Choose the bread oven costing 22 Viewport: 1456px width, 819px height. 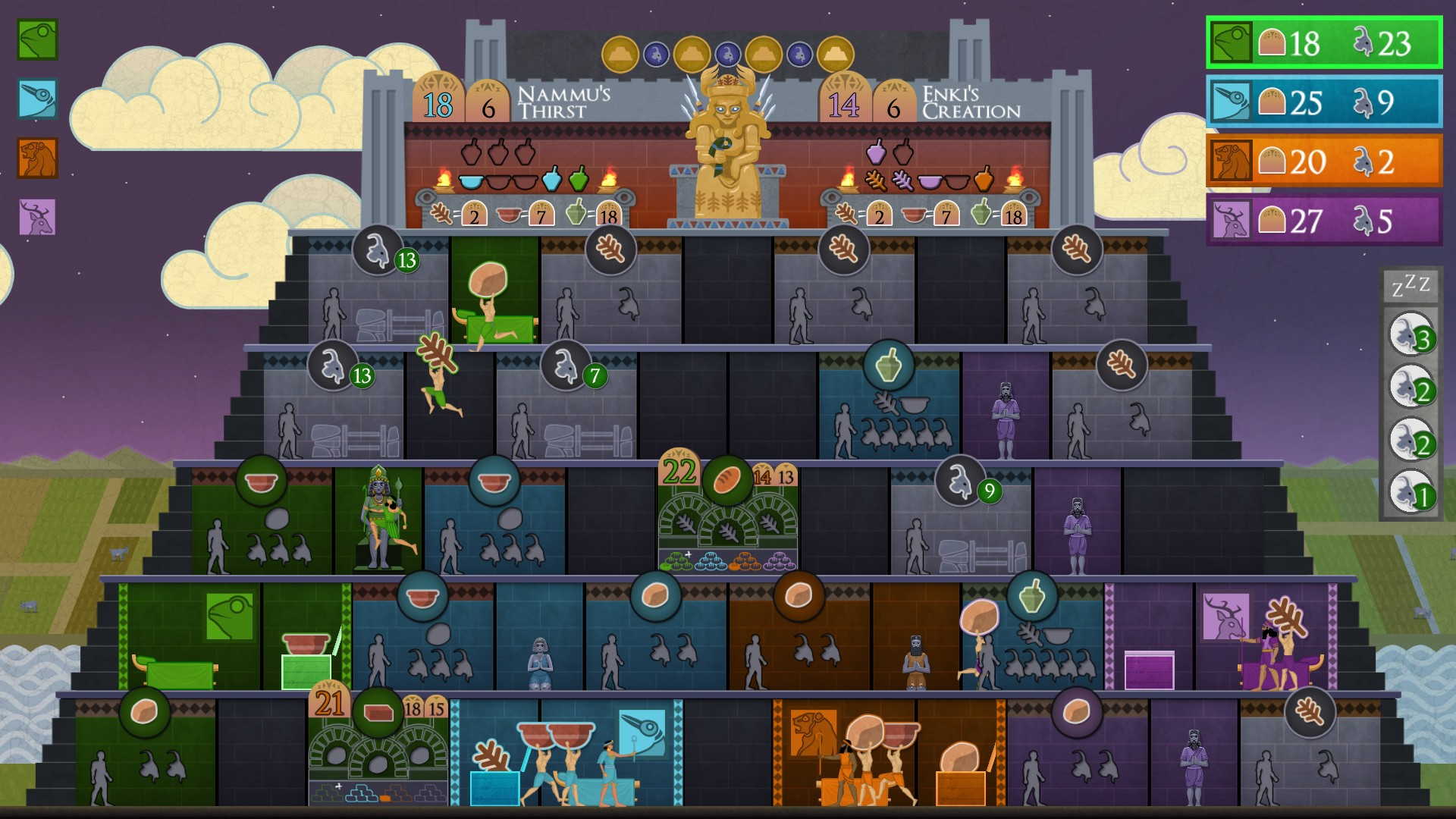coord(728,516)
